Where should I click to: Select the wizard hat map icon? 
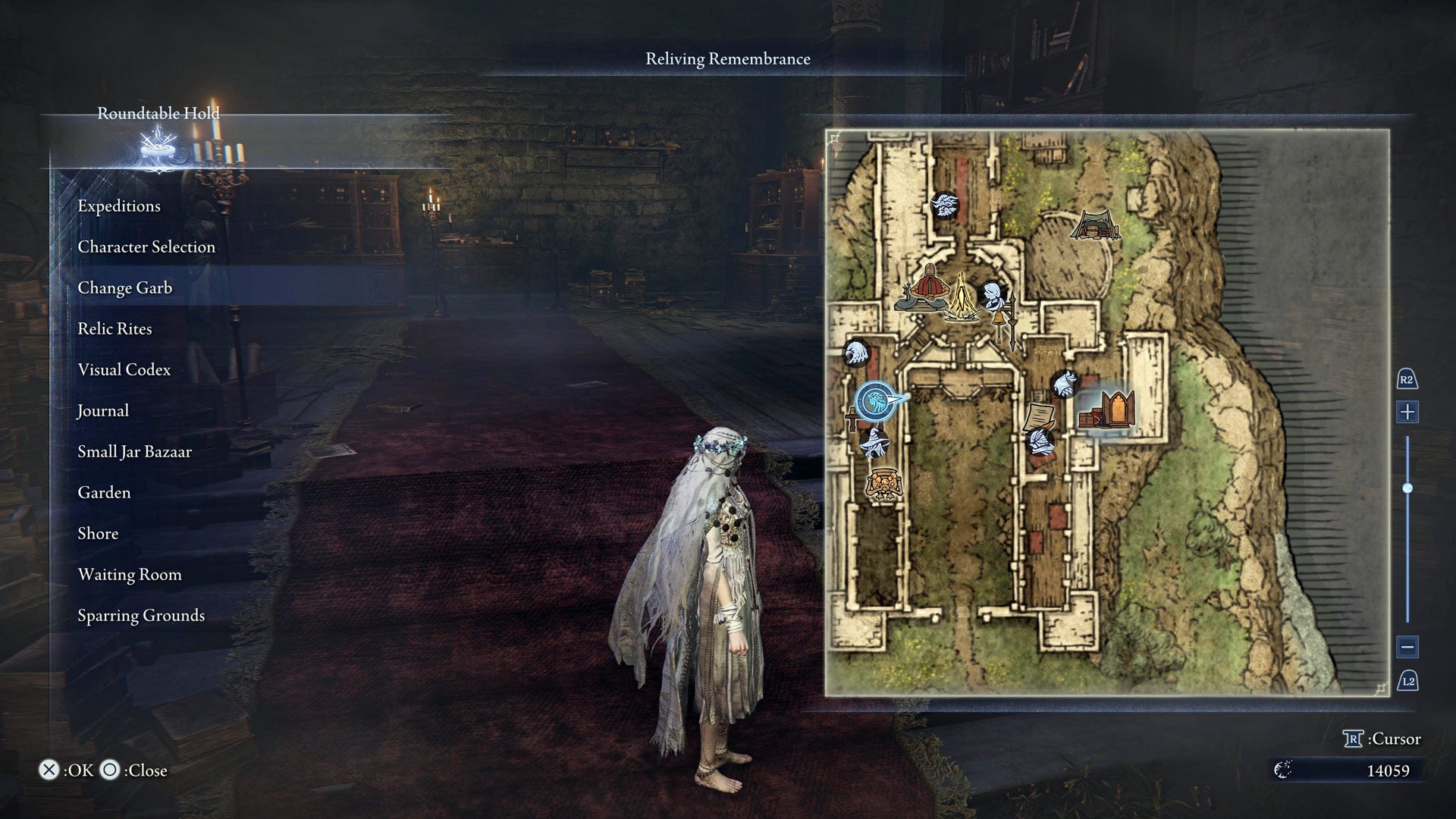coord(874,443)
